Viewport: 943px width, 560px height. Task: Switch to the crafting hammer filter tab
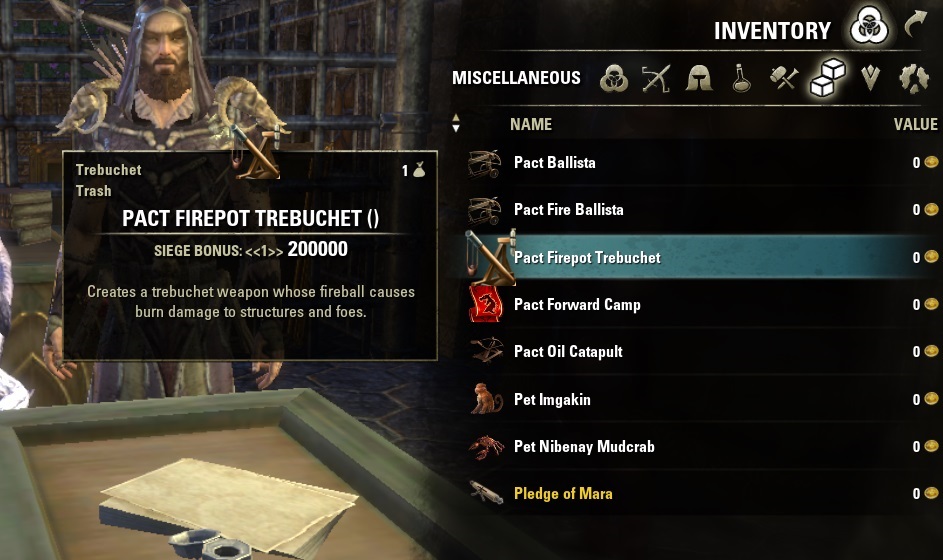coord(784,78)
